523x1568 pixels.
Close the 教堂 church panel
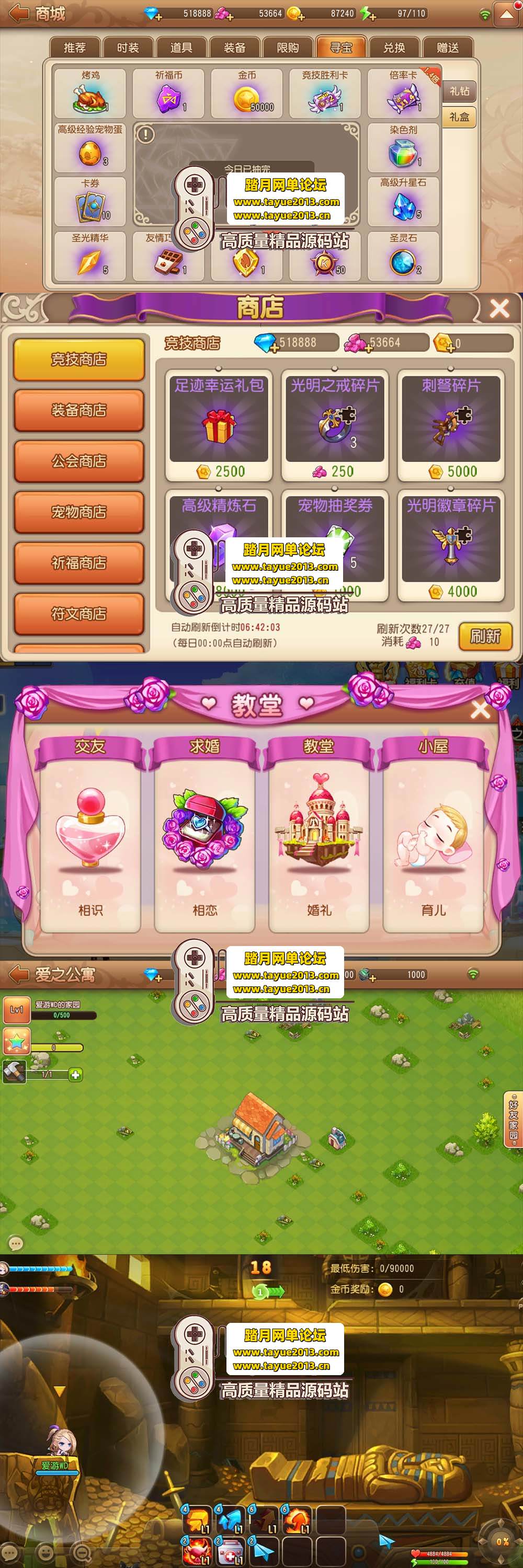click(480, 709)
